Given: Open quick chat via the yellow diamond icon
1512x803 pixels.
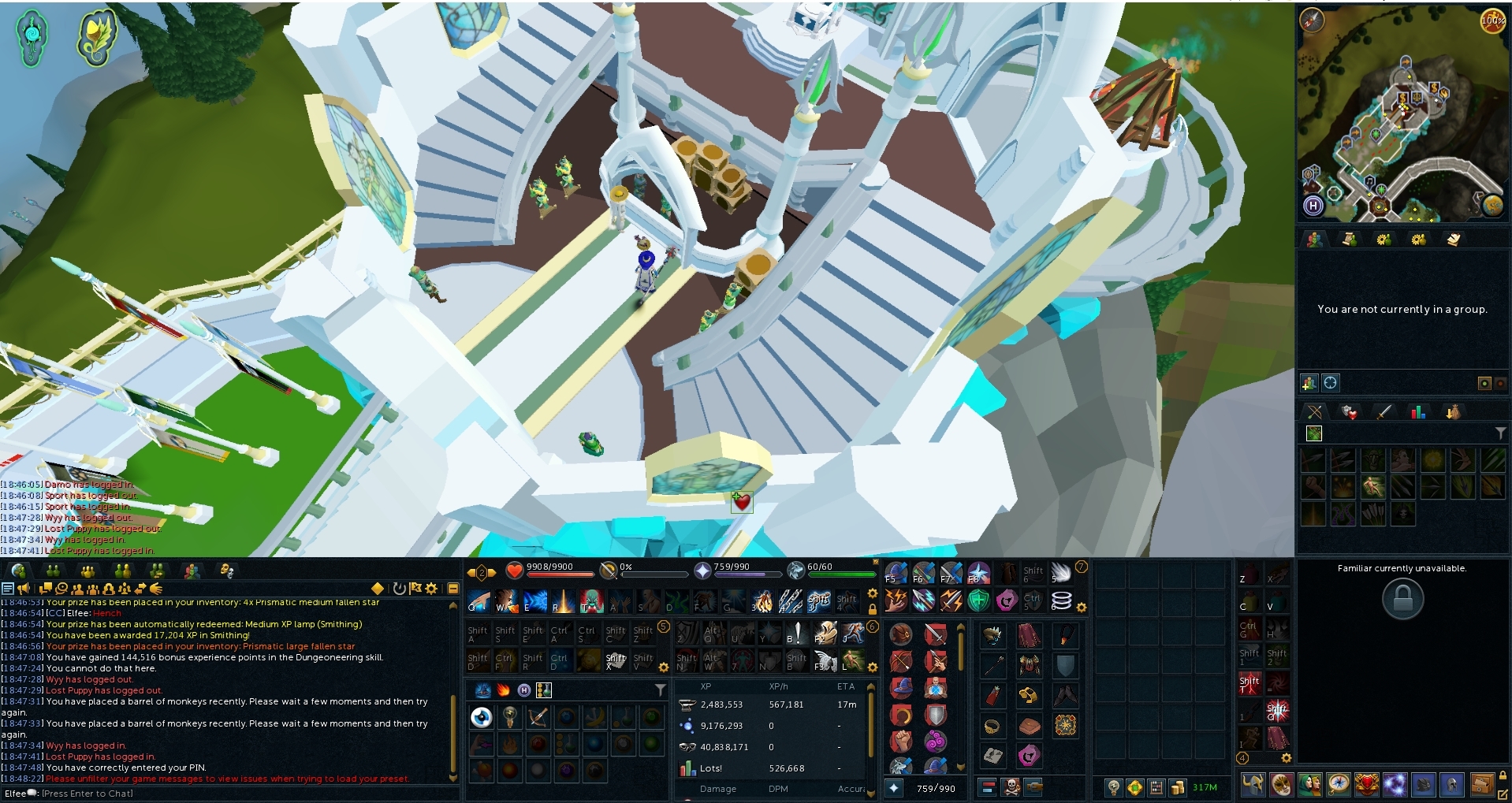Looking at the screenshot, I should pos(378,589).
